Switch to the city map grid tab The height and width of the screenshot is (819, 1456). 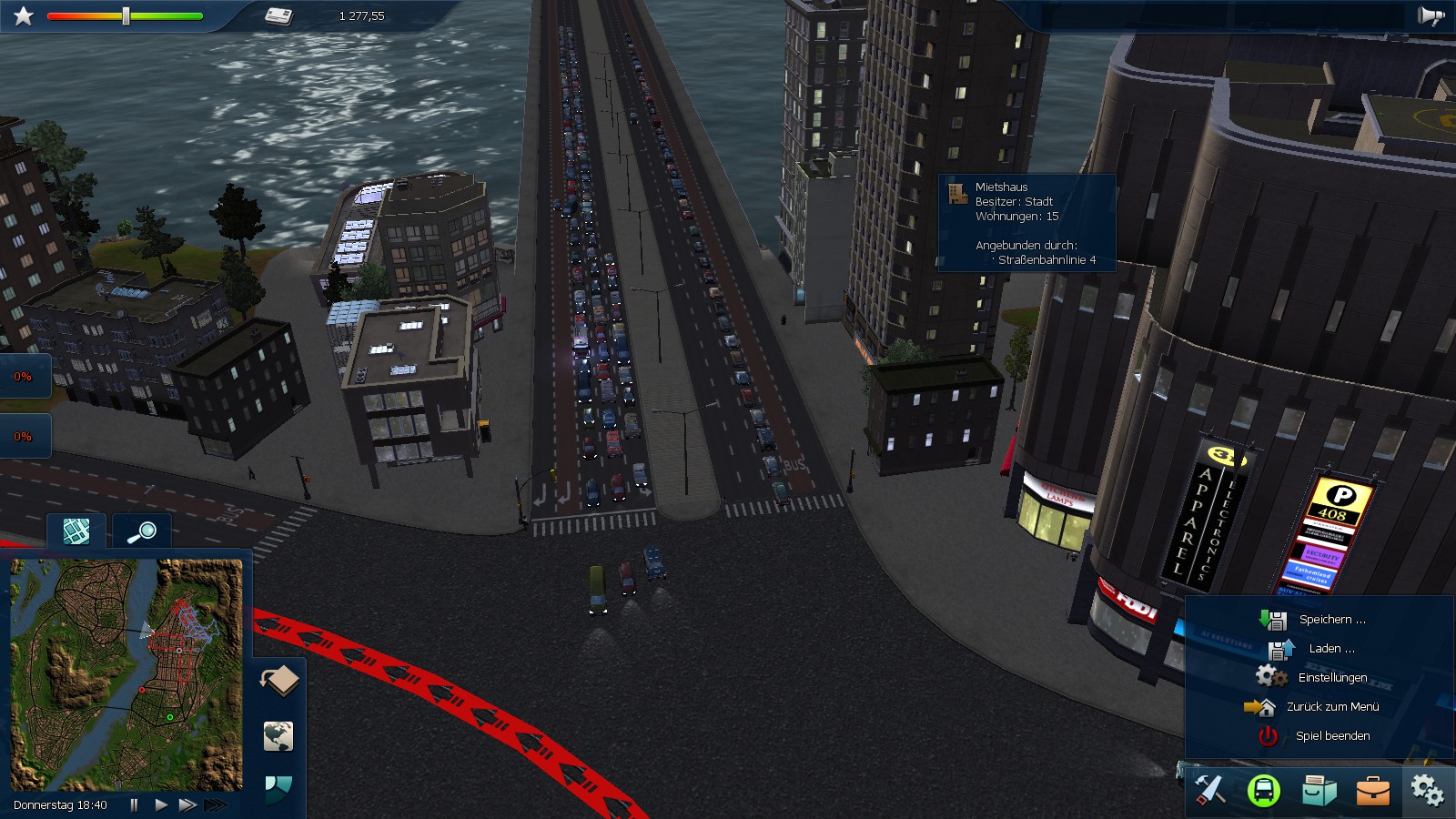point(76,531)
